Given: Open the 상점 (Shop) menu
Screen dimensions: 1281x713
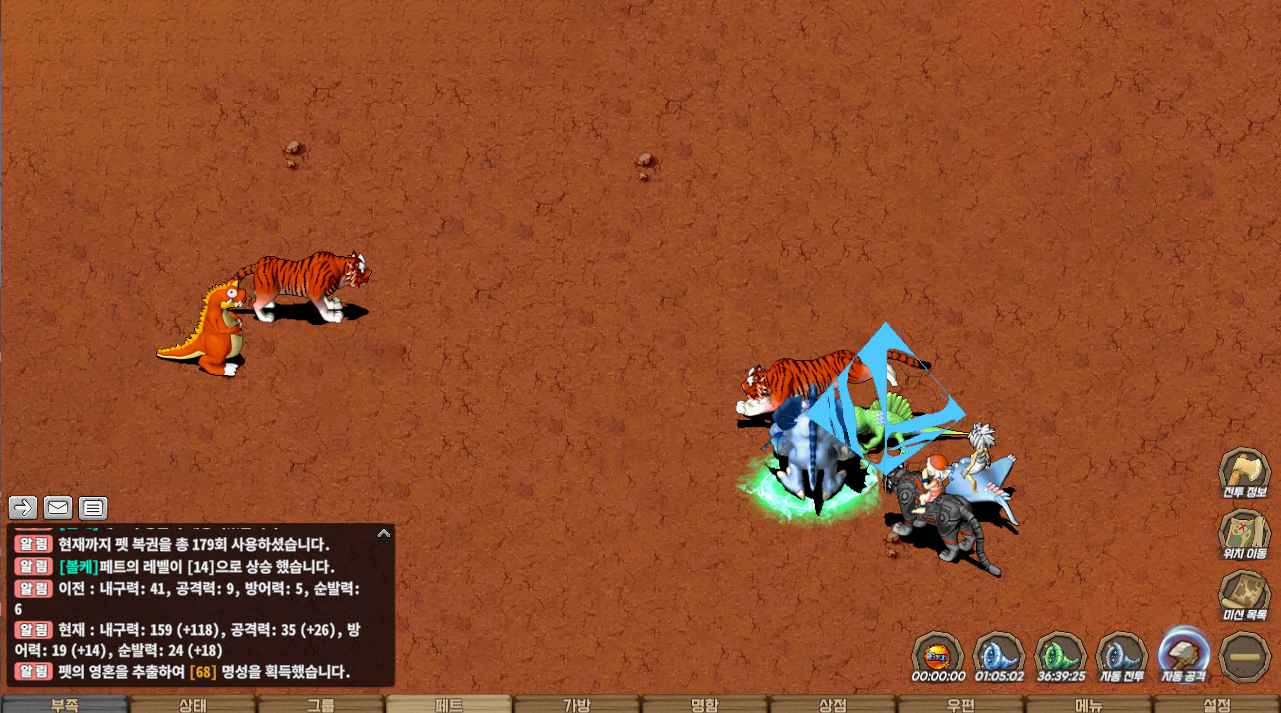Looking at the screenshot, I should click(x=833, y=704).
